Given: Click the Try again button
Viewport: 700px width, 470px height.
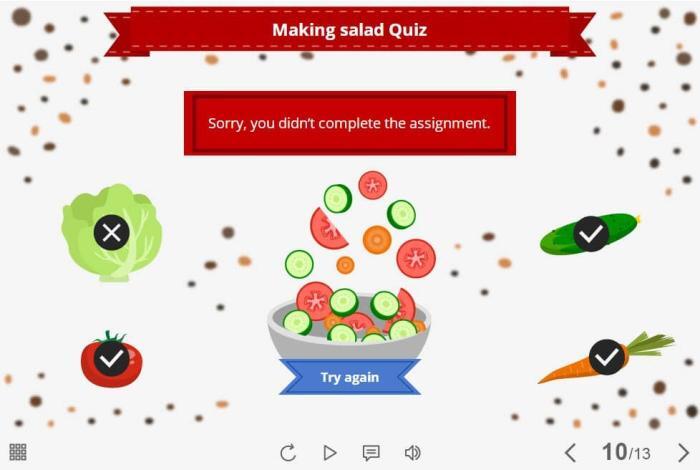Looking at the screenshot, I should click(x=350, y=377).
